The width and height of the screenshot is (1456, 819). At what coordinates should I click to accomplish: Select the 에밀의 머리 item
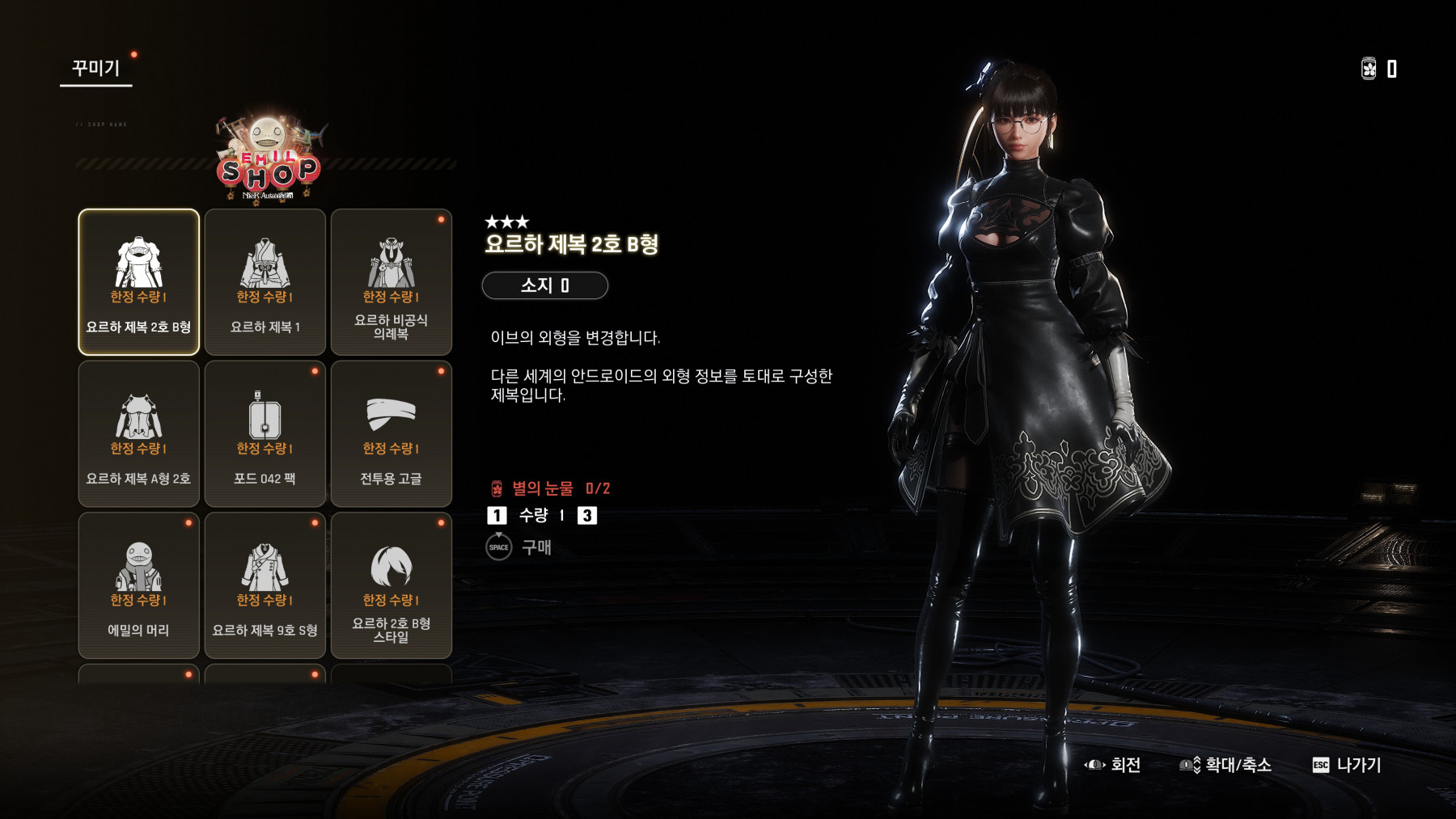(x=138, y=585)
